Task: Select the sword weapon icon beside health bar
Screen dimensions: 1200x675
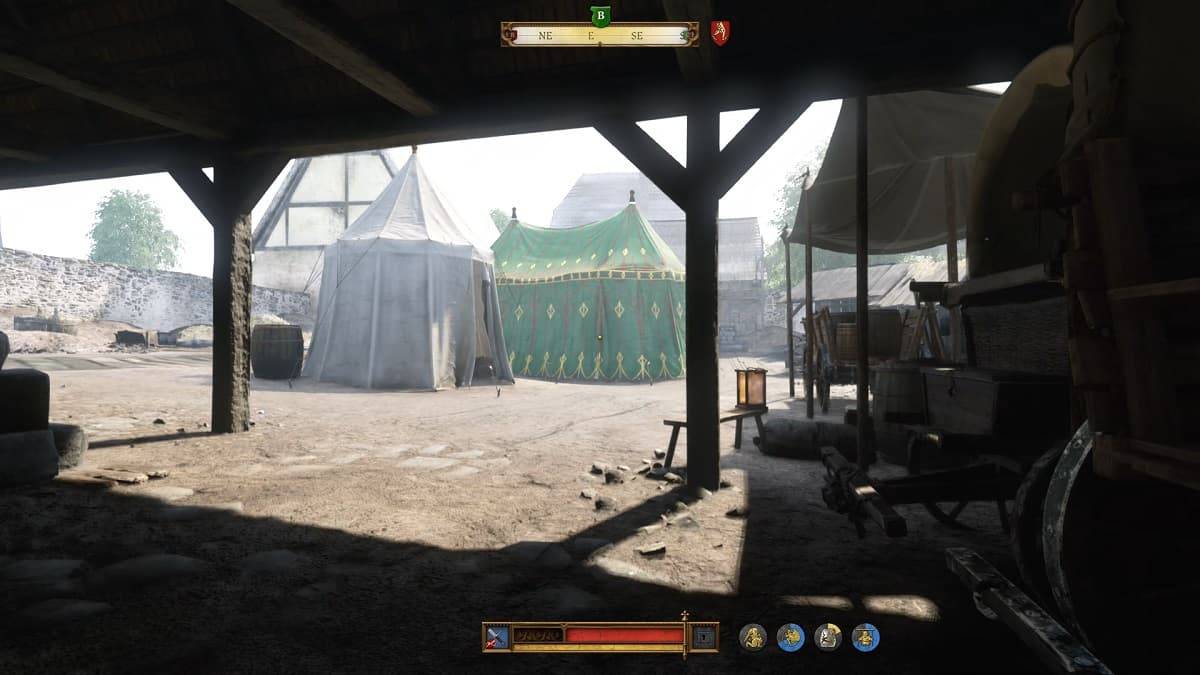Action: point(497,636)
